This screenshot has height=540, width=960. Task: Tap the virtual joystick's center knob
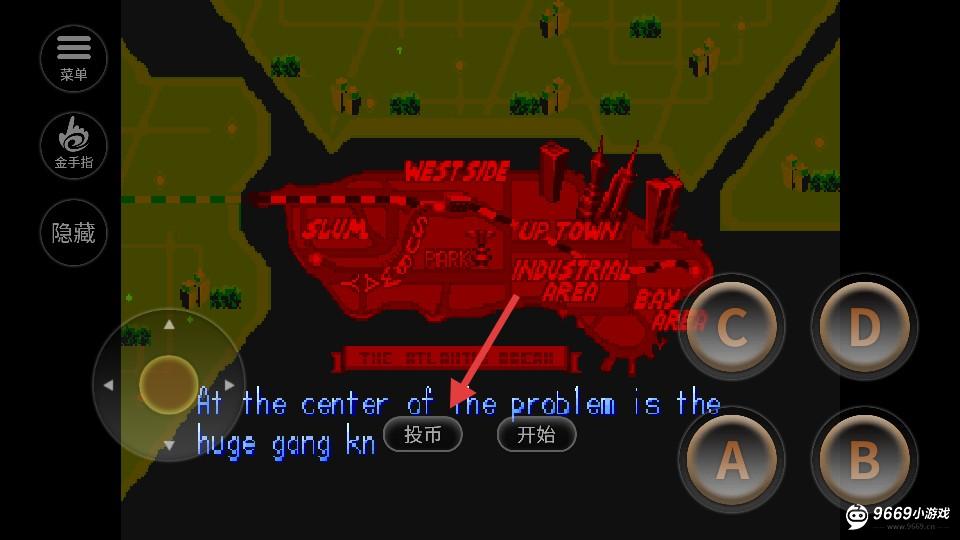[x=168, y=385]
